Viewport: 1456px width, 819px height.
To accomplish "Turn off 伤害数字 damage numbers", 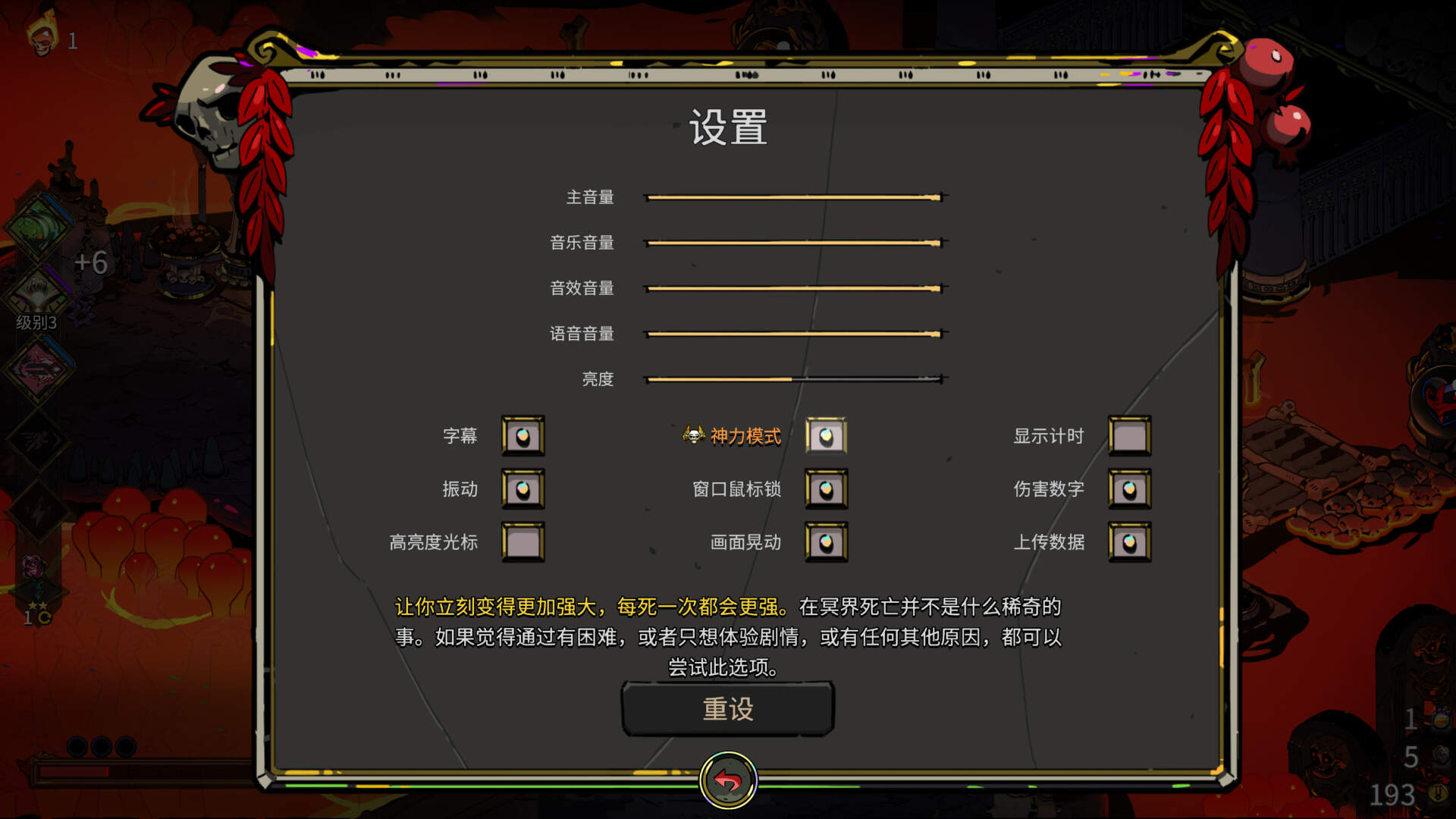I will [1131, 489].
